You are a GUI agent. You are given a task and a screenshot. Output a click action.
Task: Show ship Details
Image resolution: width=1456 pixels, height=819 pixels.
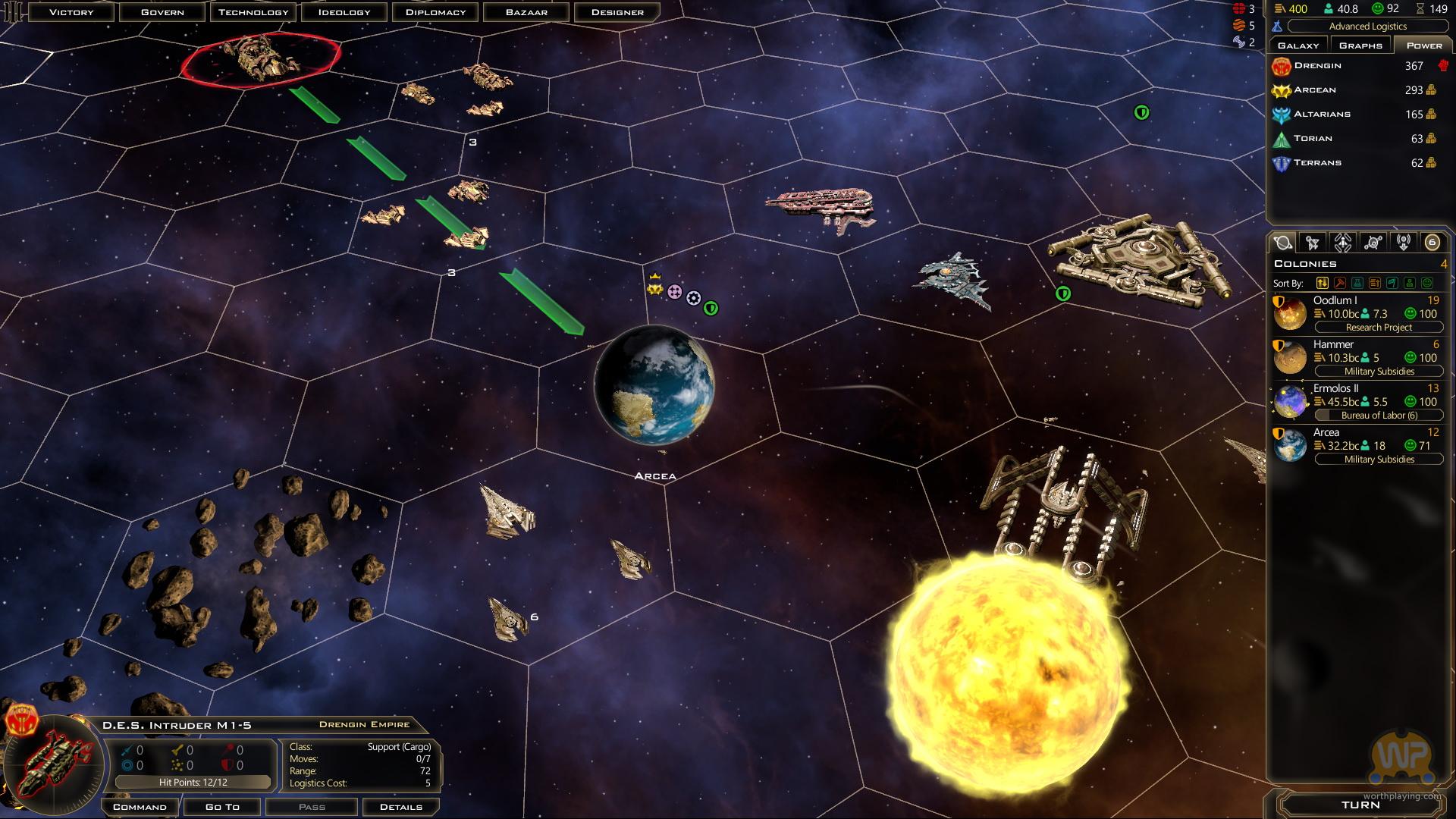(400, 807)
